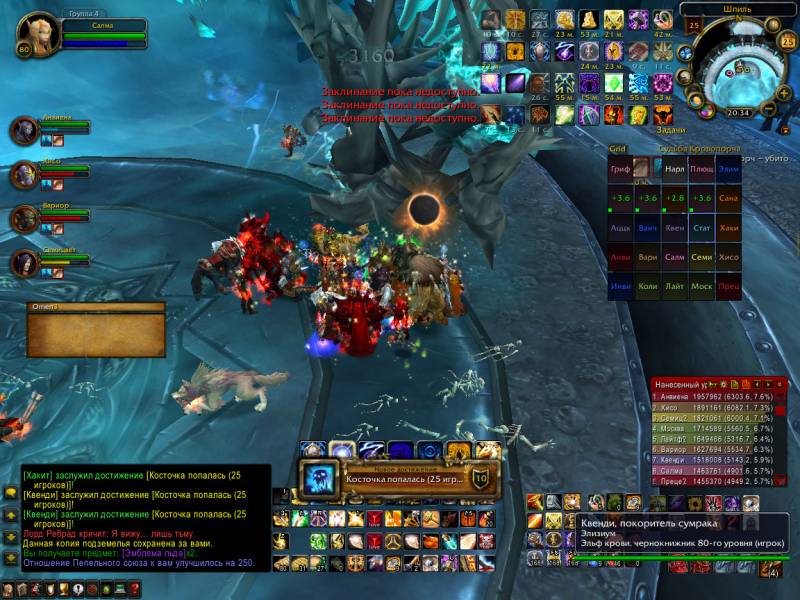Image resolution: width=800 pixels, height=600 pixels.
Task: Select party member Анвиена's portrait
Action: [x=25, y=131]
